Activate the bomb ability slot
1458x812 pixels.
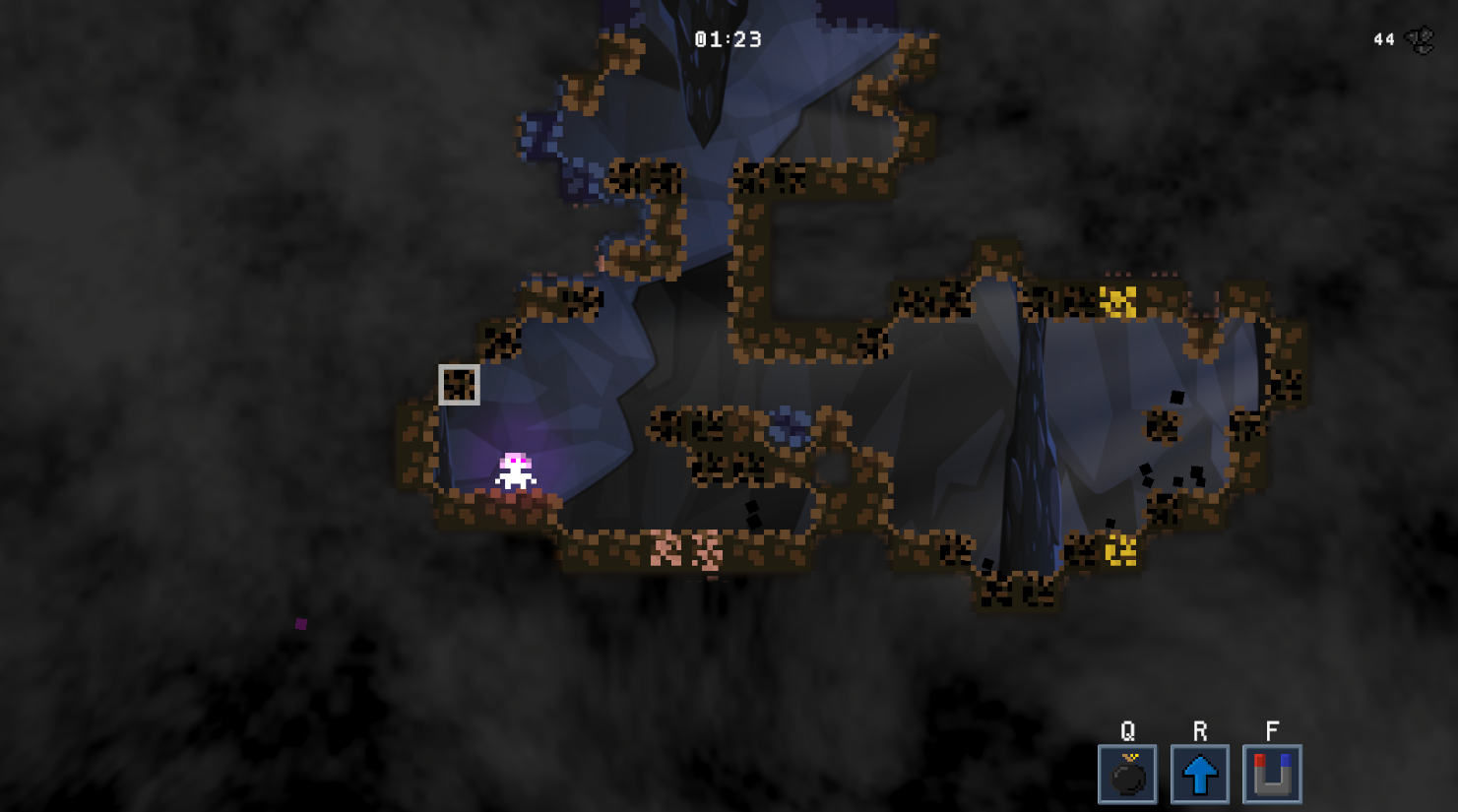pos(1127,775)
